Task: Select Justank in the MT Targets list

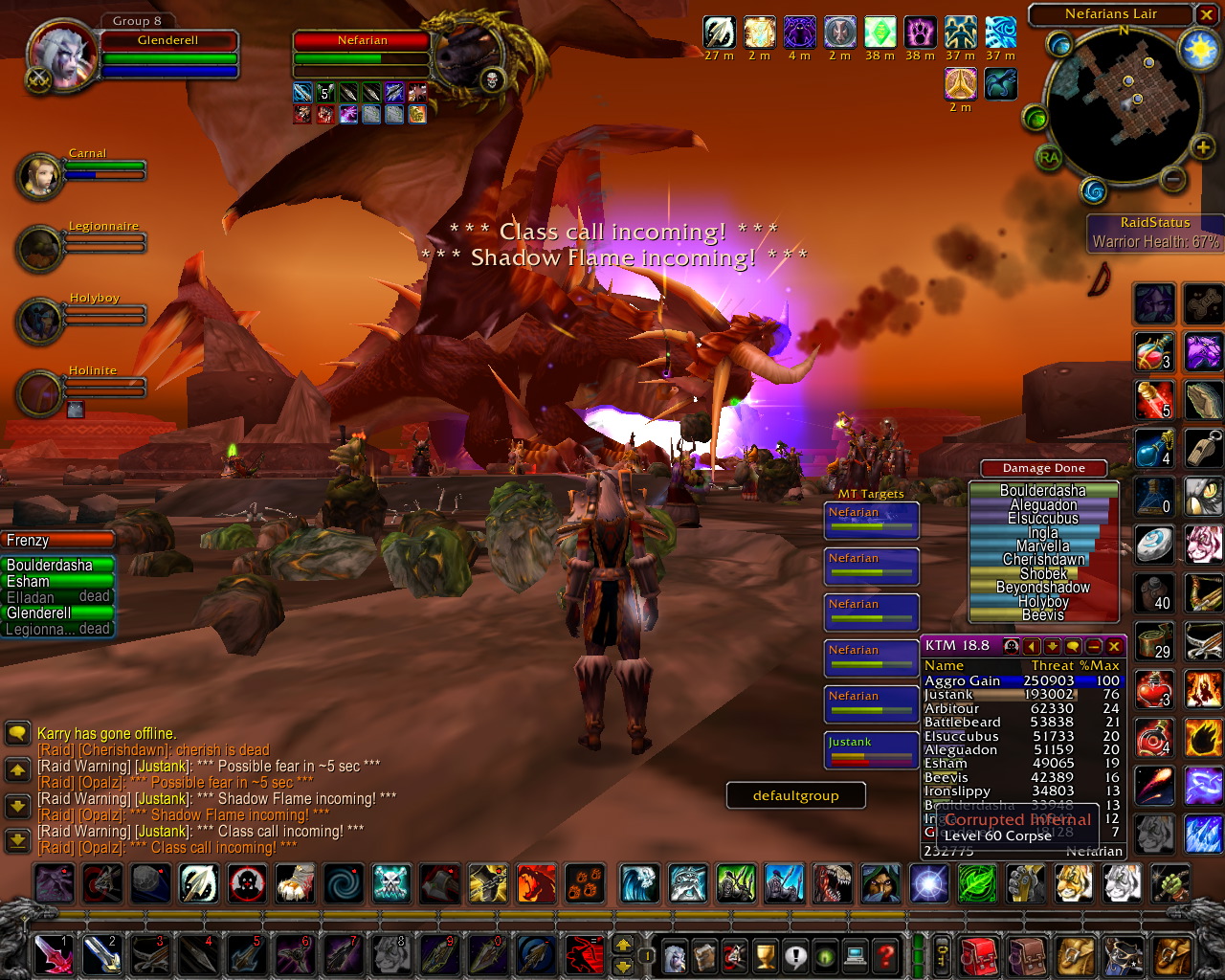Action: [871, 749]
